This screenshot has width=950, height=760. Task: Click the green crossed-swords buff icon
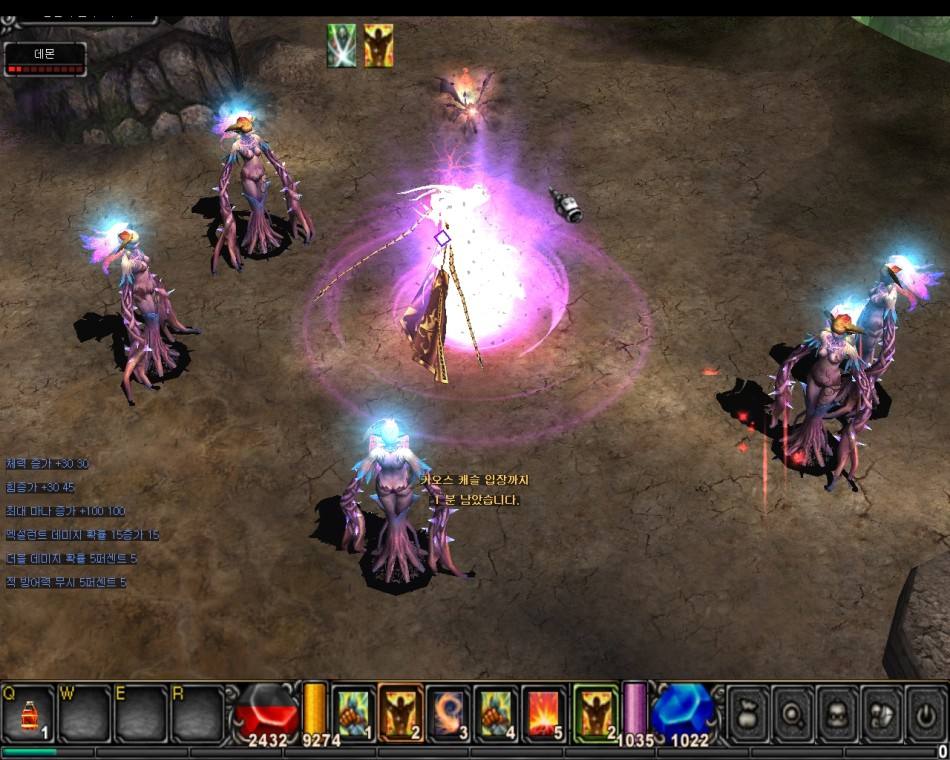click(x=342, y=46)
